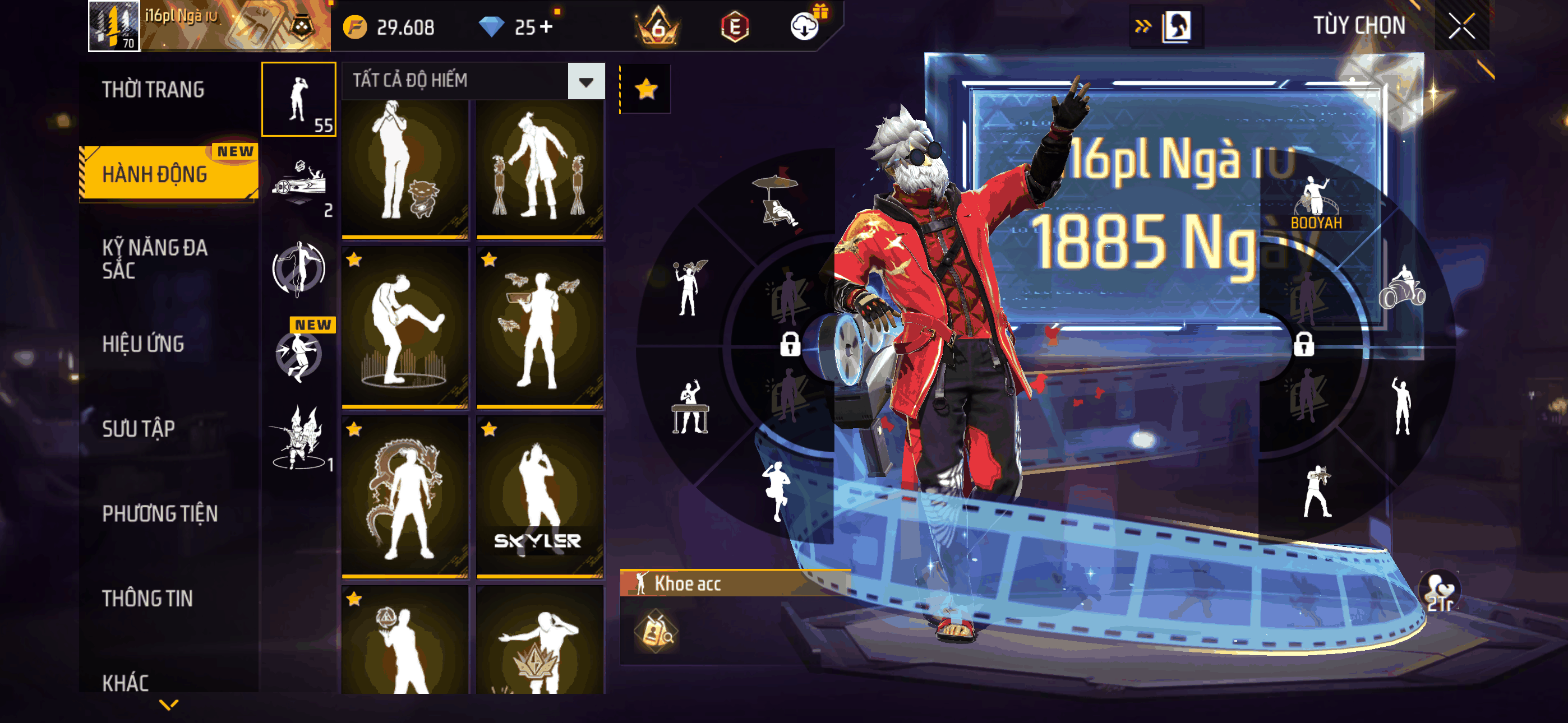Choose the dragon emote tile
1568x723 pixels.
(x=405, y=496)
